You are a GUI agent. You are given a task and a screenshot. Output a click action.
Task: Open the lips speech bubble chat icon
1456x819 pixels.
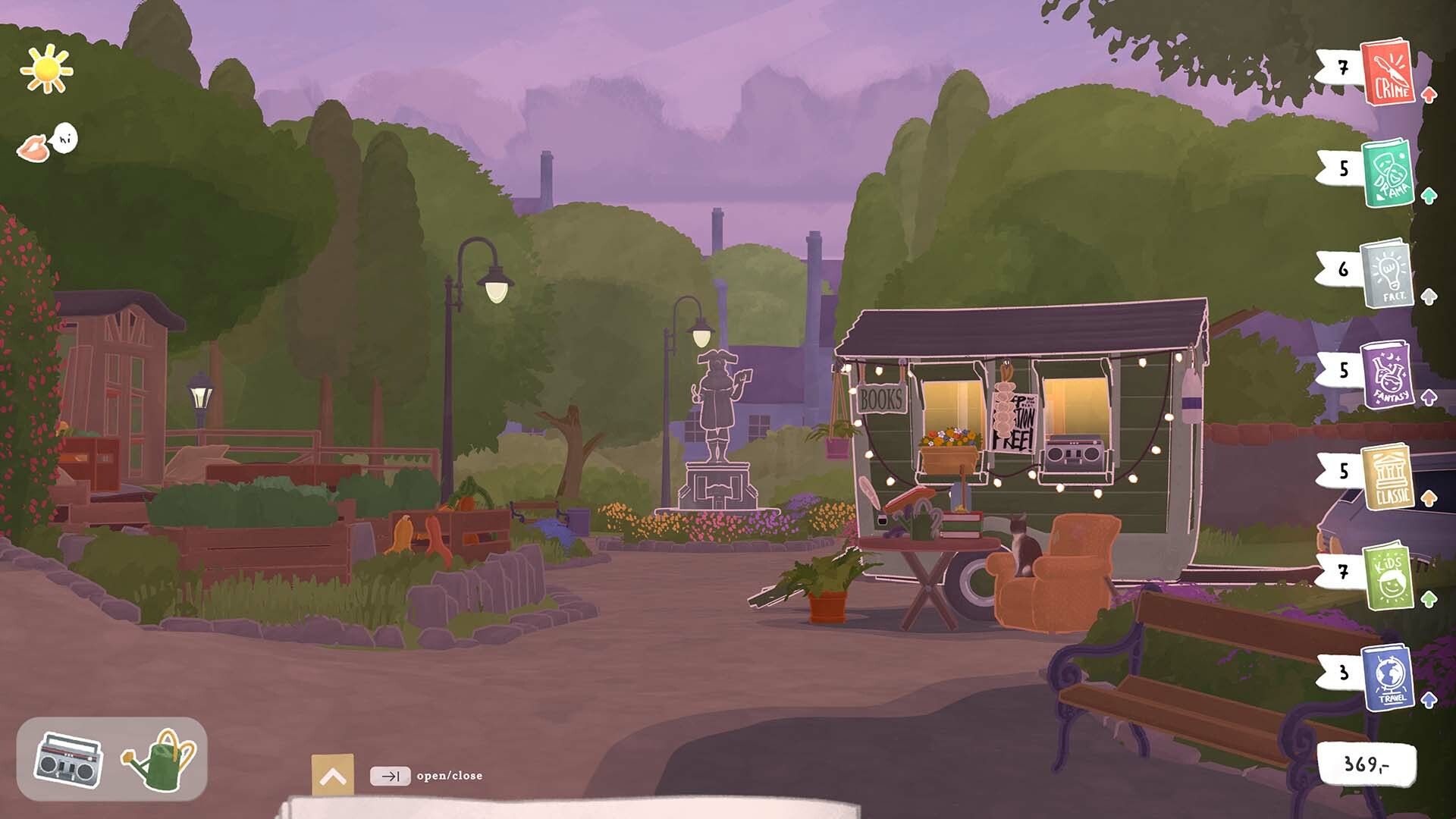[47, 143]
